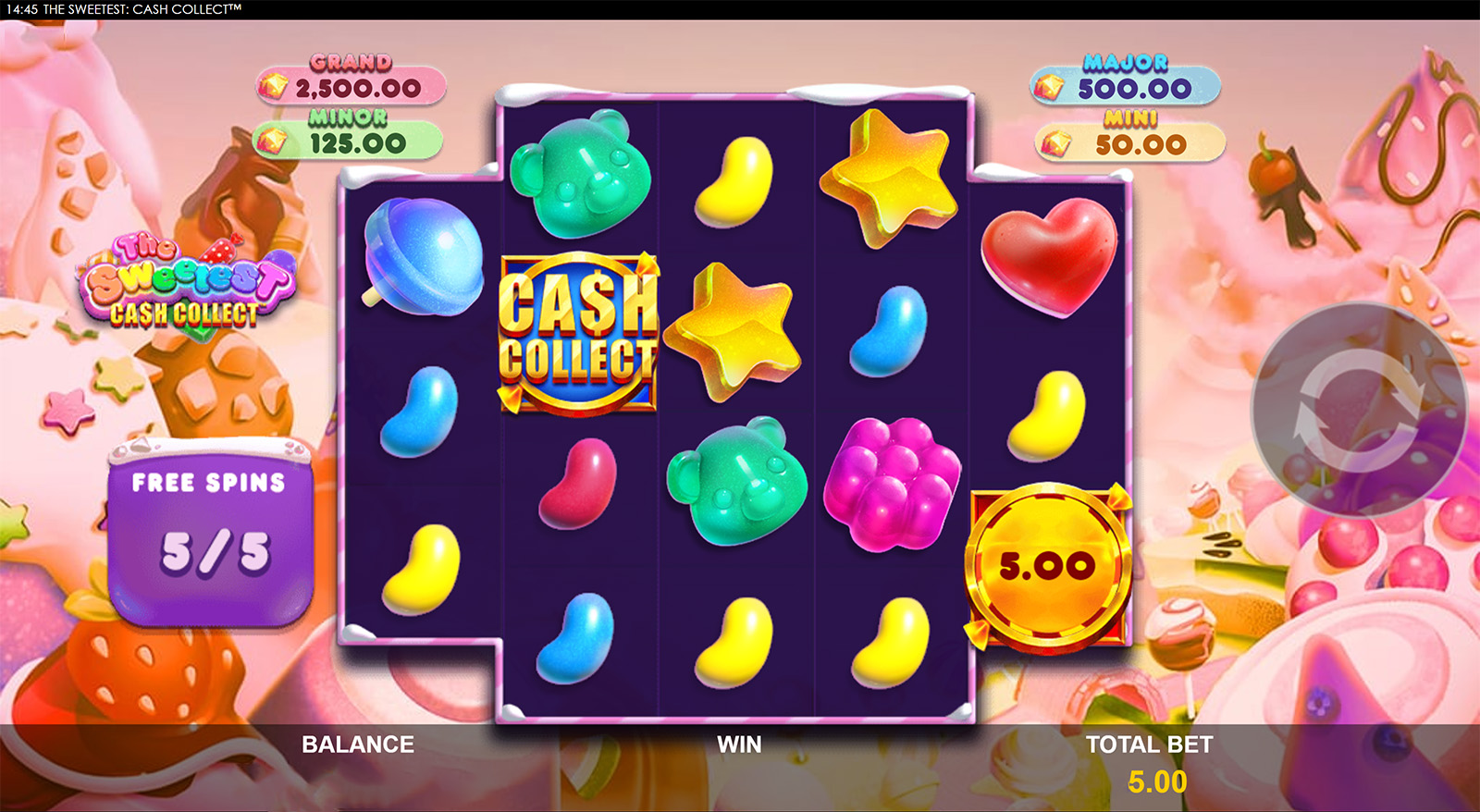The image size is (1480, 812).
Task: Click the circular spin button
Action: pyautogui.click(x=1359, y=410)
